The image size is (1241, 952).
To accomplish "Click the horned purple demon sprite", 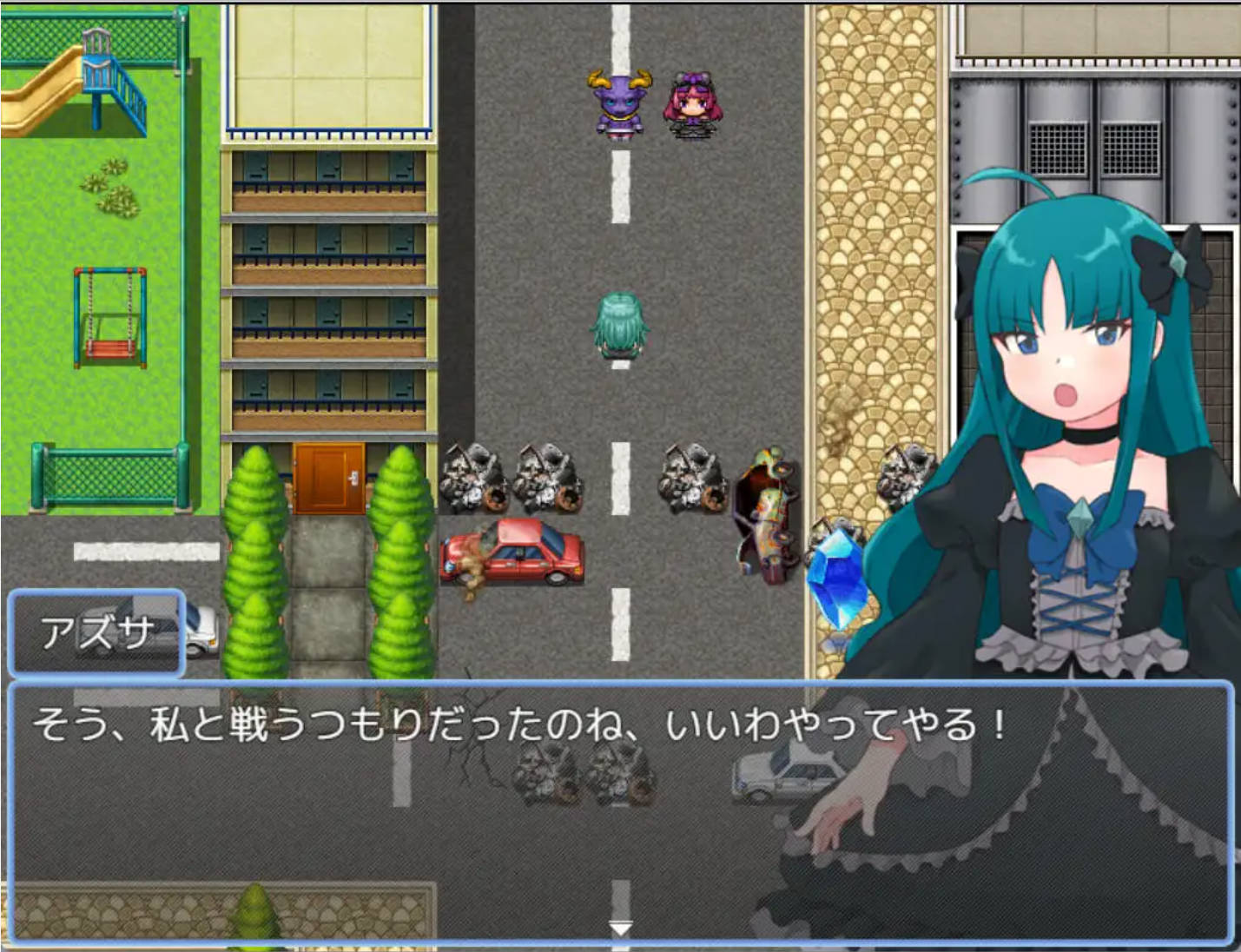I will pos(618,104).
